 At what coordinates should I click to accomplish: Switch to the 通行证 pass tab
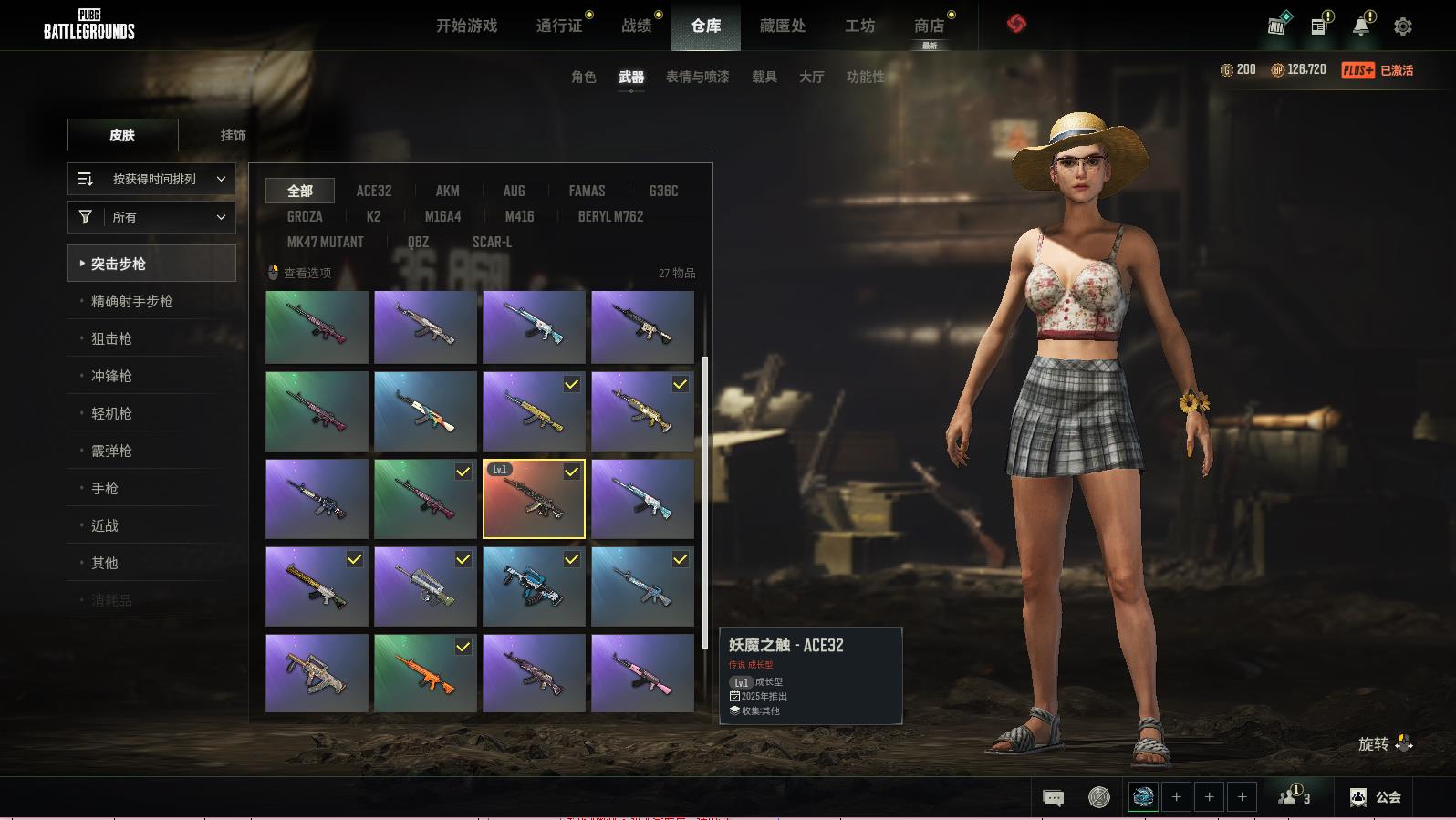(x=559, y=26)
